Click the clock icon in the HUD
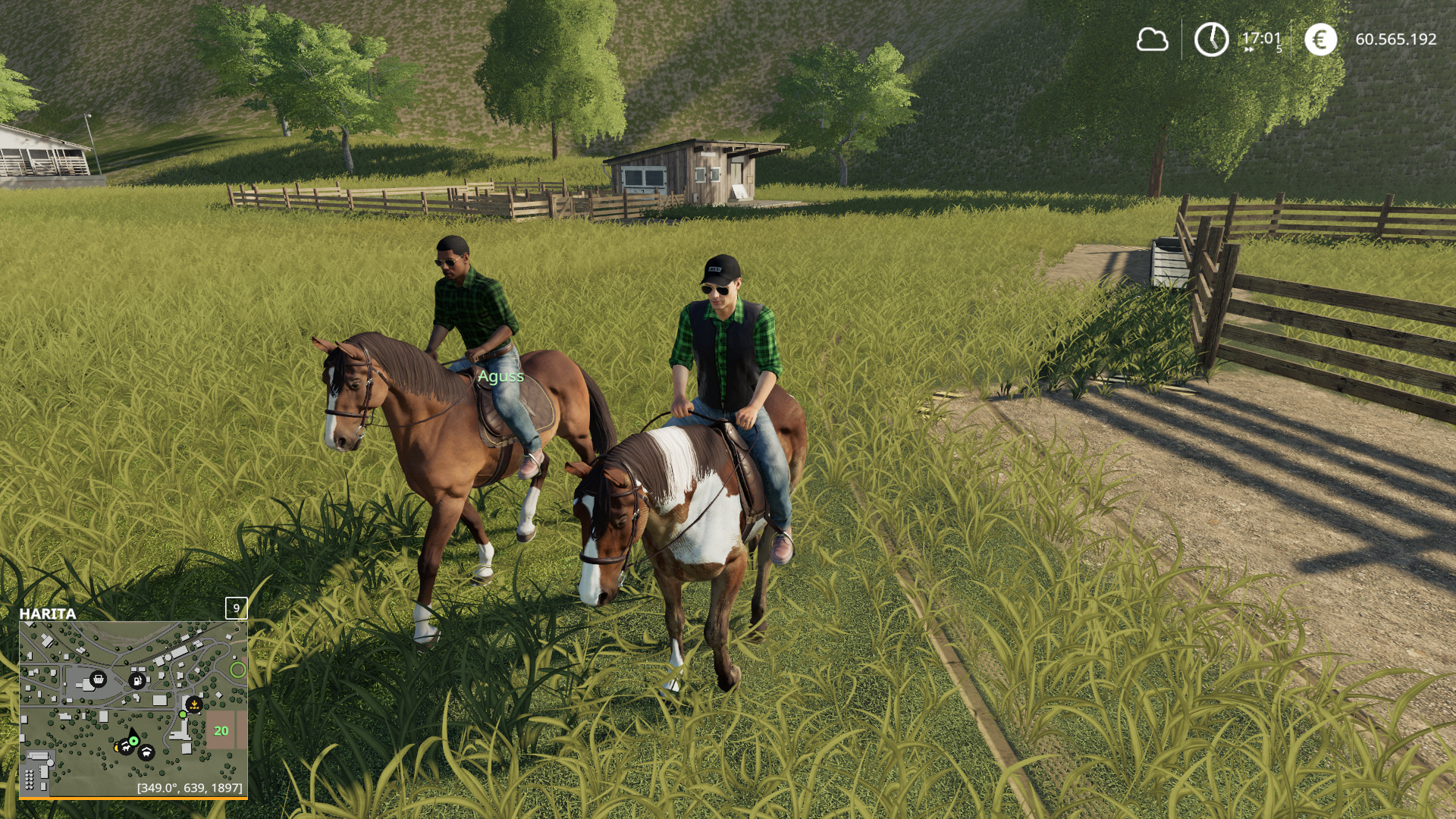 1211,39
